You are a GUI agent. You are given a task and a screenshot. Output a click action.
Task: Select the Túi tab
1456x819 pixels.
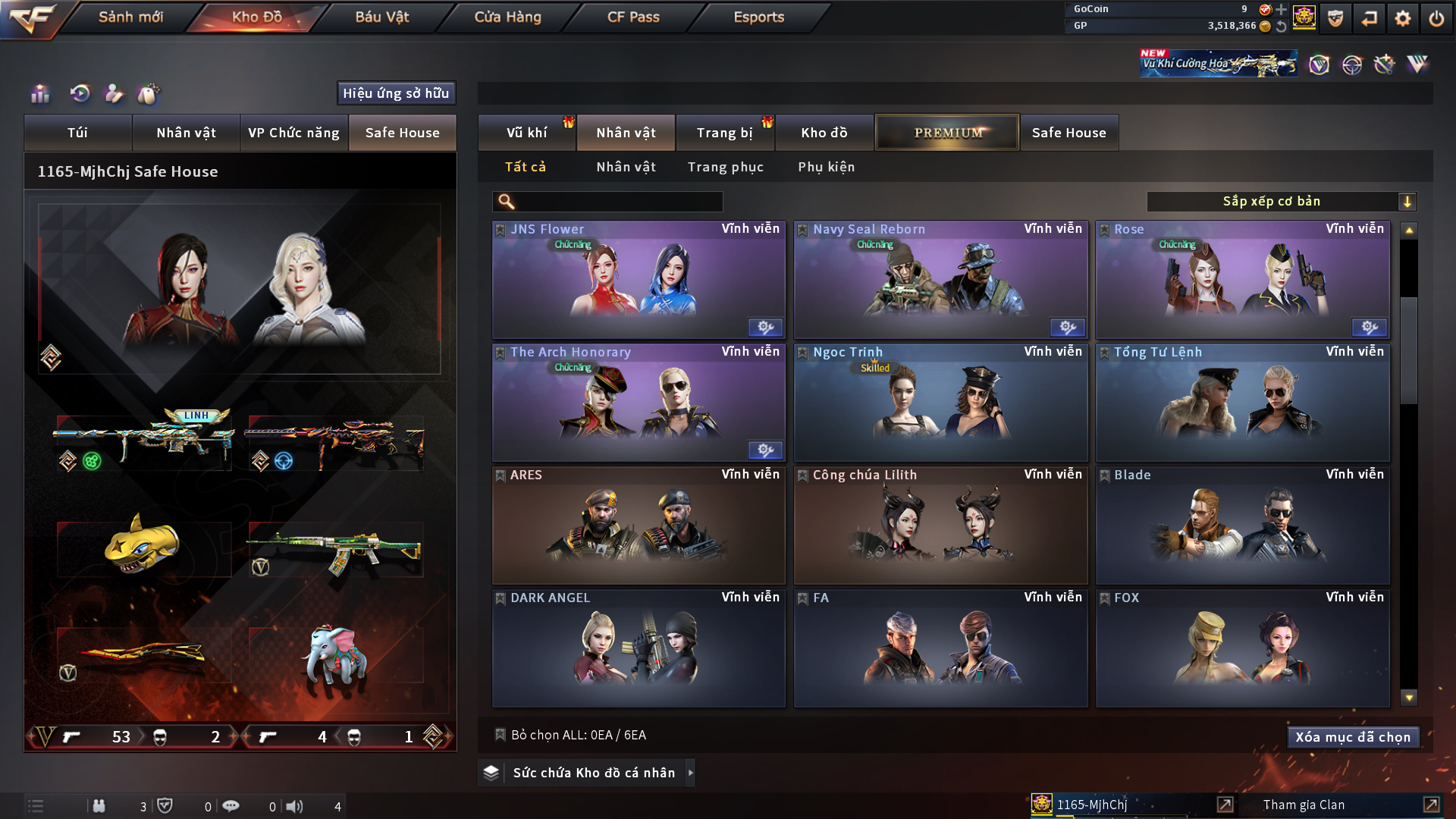click(77, 133)
